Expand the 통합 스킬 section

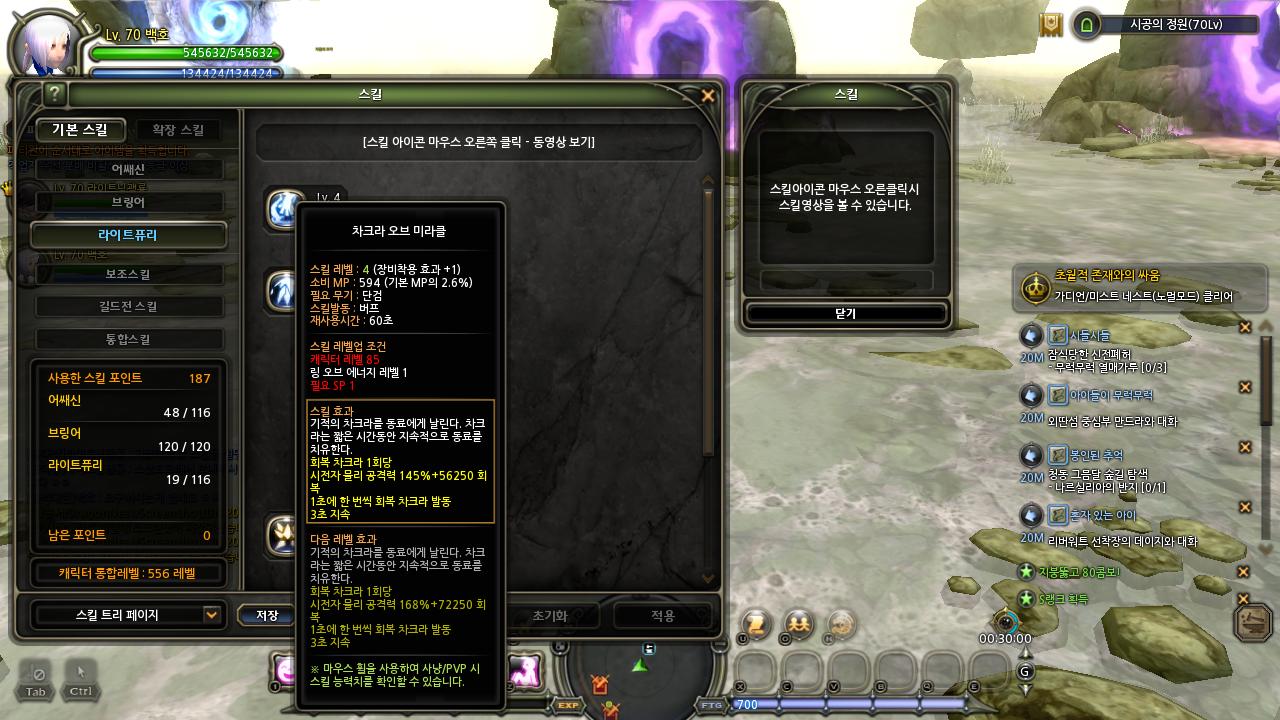[127, 340]
